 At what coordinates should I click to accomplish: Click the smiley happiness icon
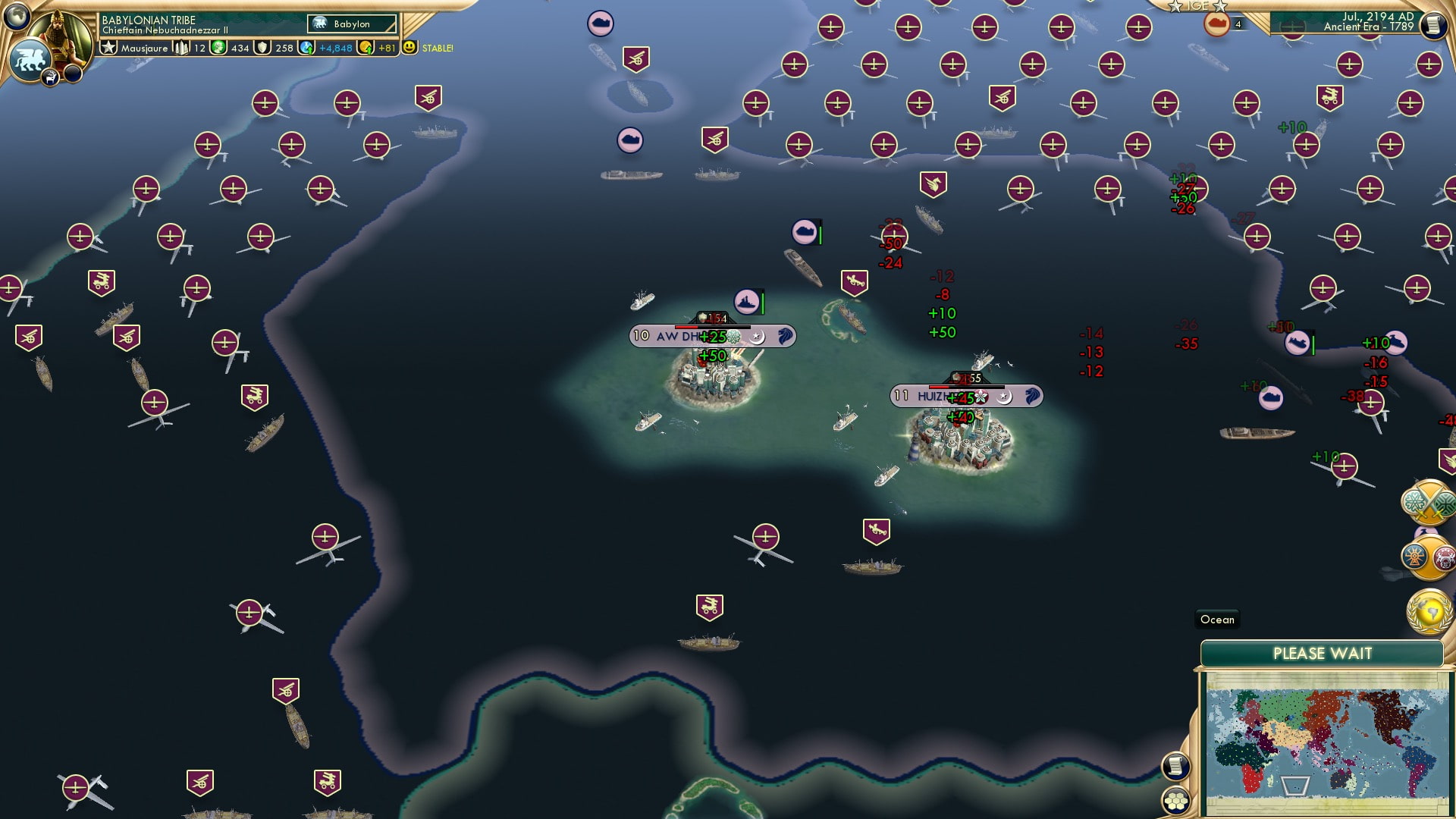point(408,47)
